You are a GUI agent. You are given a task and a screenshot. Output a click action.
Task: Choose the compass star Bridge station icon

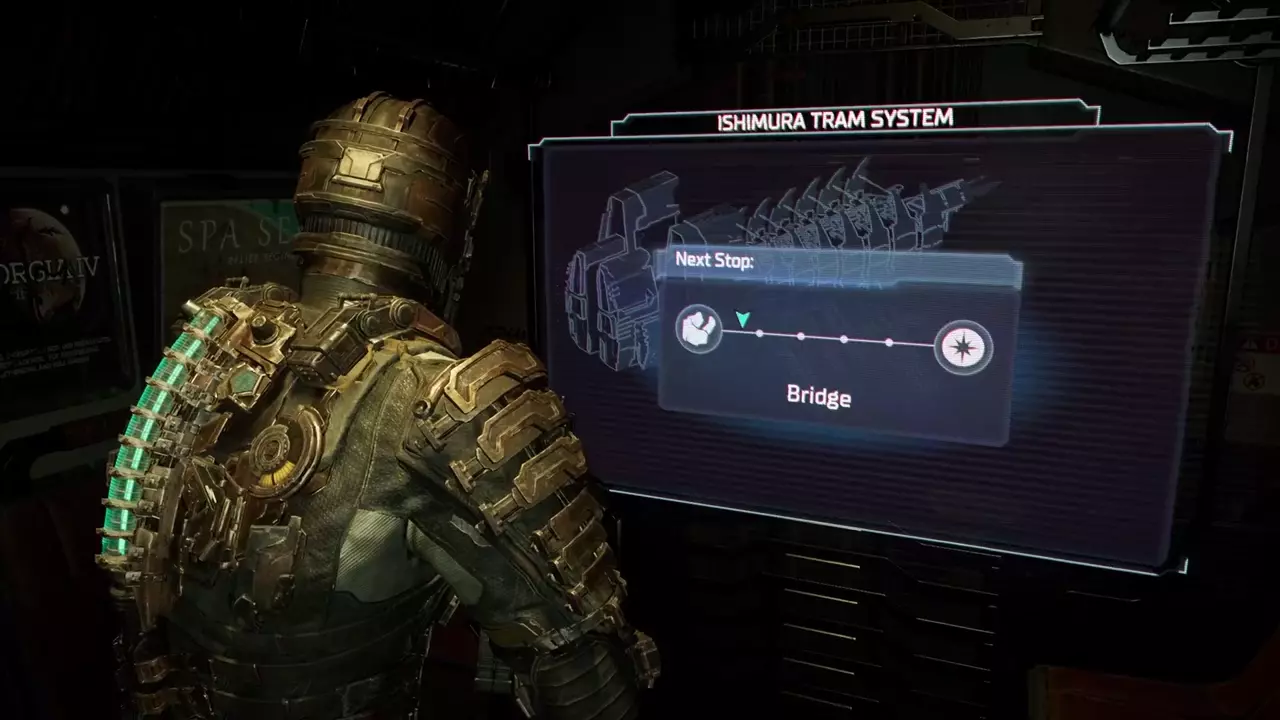[963, 349]
